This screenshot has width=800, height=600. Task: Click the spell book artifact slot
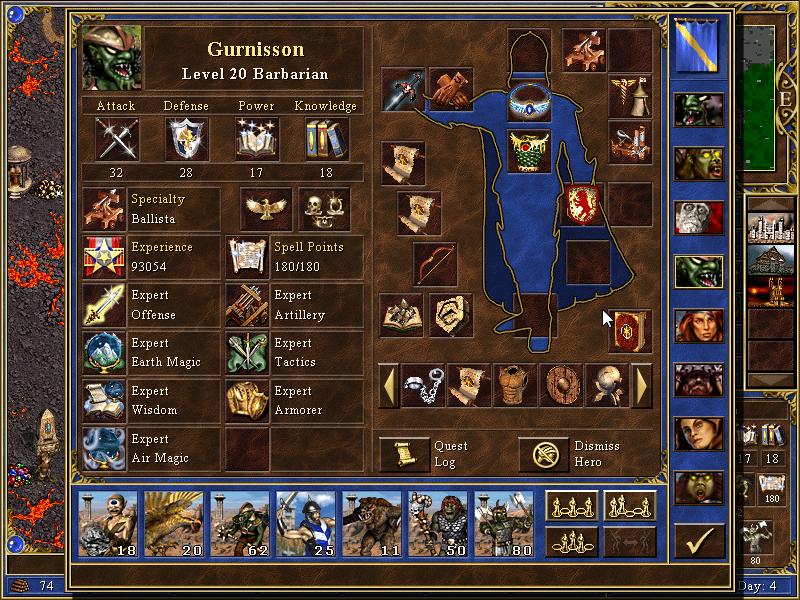click(x=631, y=331)
